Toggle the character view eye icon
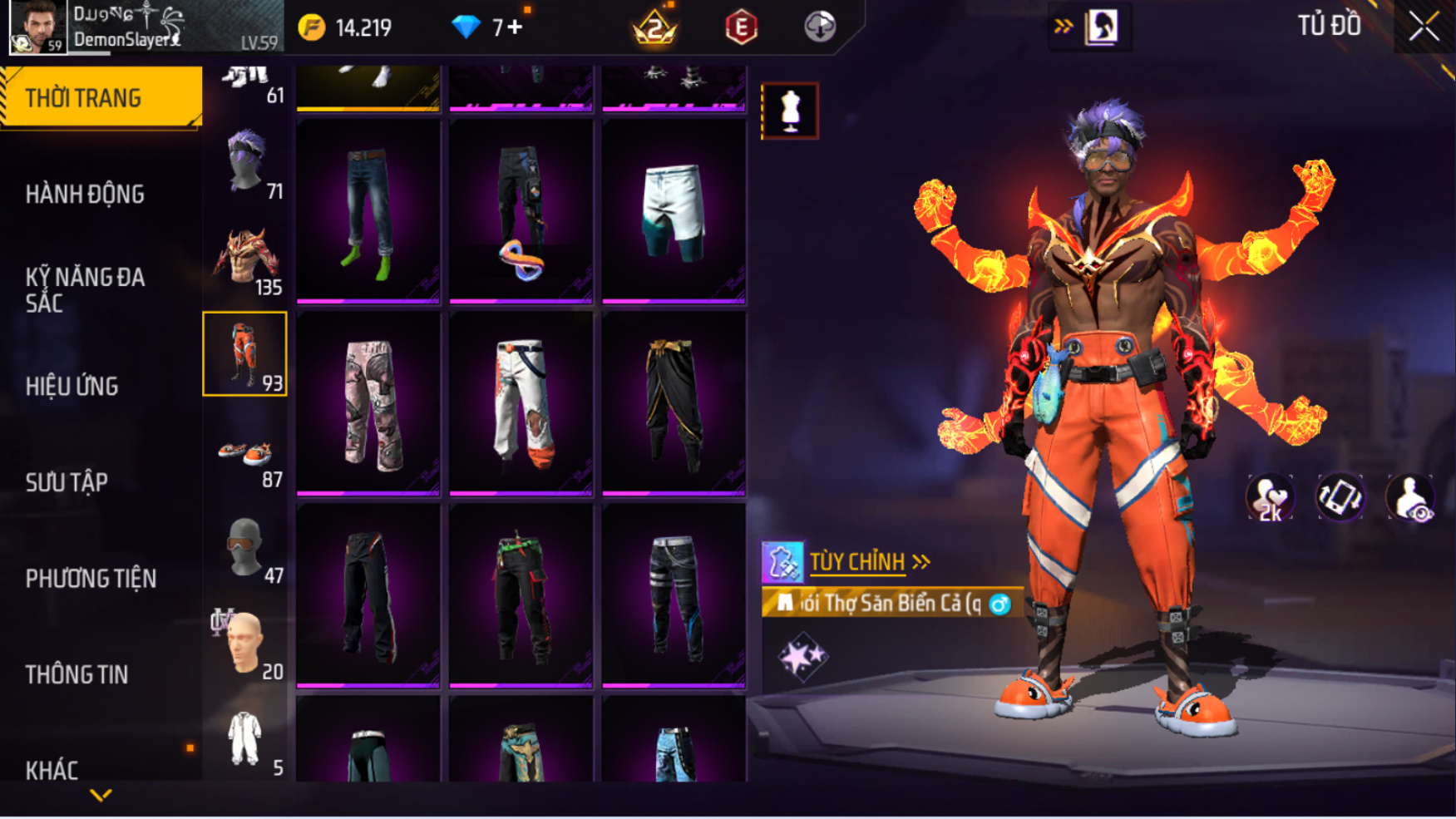Screen dimensions: 1456x819 (x=1411, y=498)
